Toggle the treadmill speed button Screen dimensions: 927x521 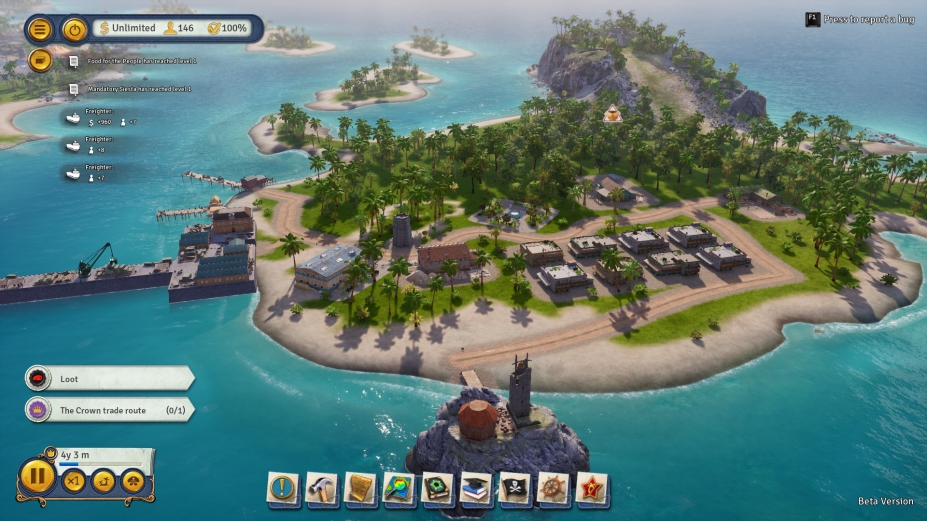103,481
